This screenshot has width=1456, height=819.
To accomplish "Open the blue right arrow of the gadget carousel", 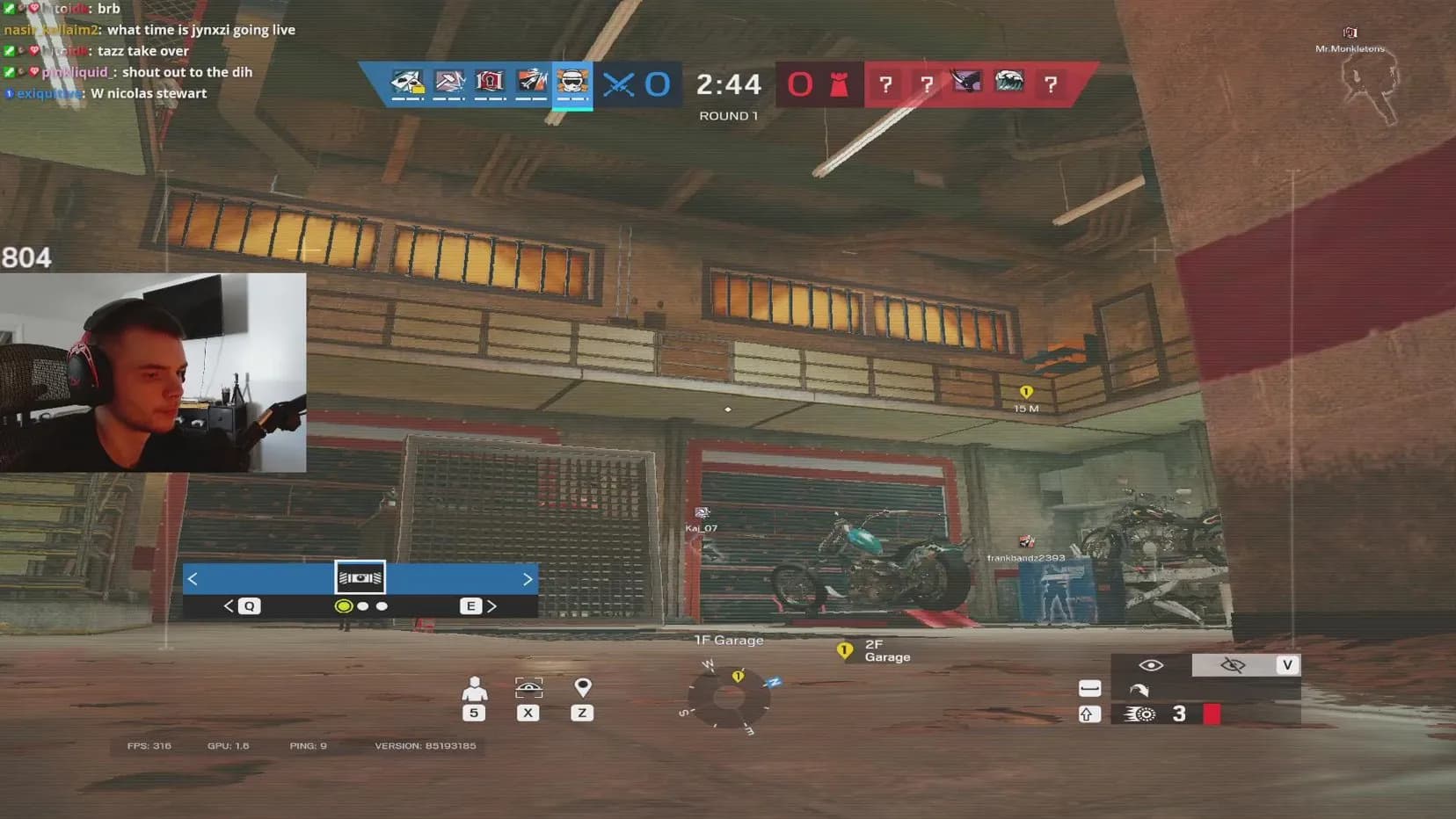I will (x=527, y=578).
